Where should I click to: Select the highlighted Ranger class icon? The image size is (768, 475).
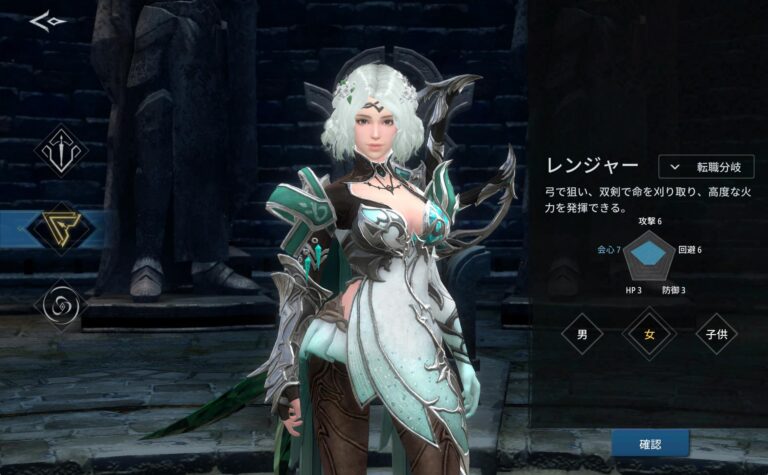click(x=61, y=228)
